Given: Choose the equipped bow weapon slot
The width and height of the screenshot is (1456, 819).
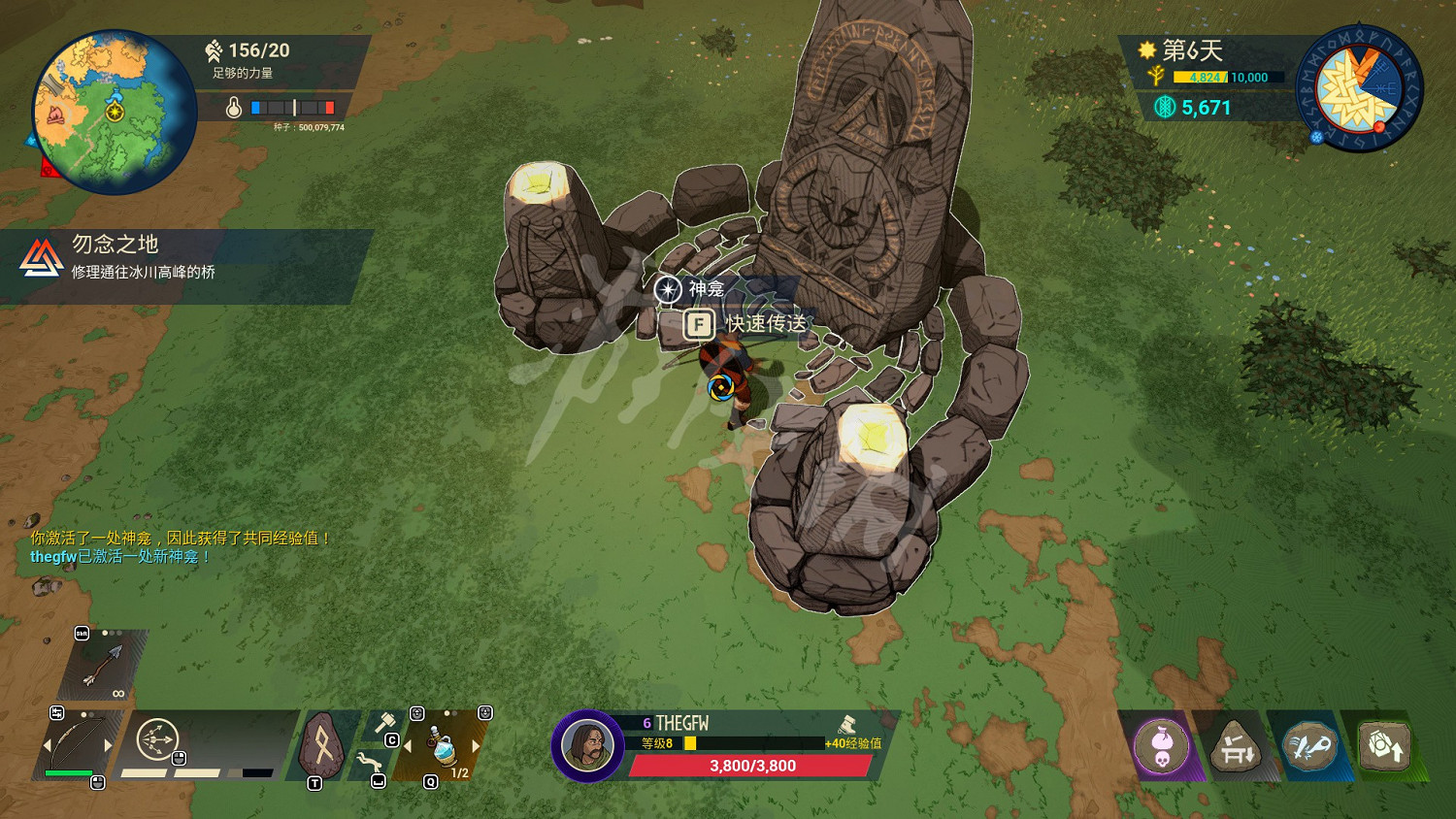Looking at the screenshot, I should point(76,745).
